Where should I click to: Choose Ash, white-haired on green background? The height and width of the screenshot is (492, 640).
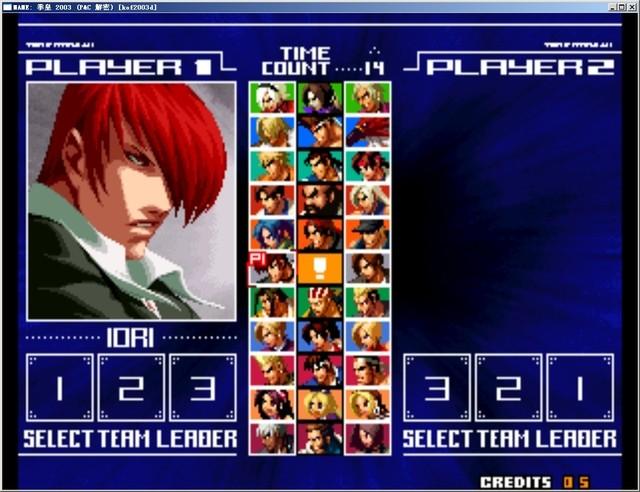[271, 97]
